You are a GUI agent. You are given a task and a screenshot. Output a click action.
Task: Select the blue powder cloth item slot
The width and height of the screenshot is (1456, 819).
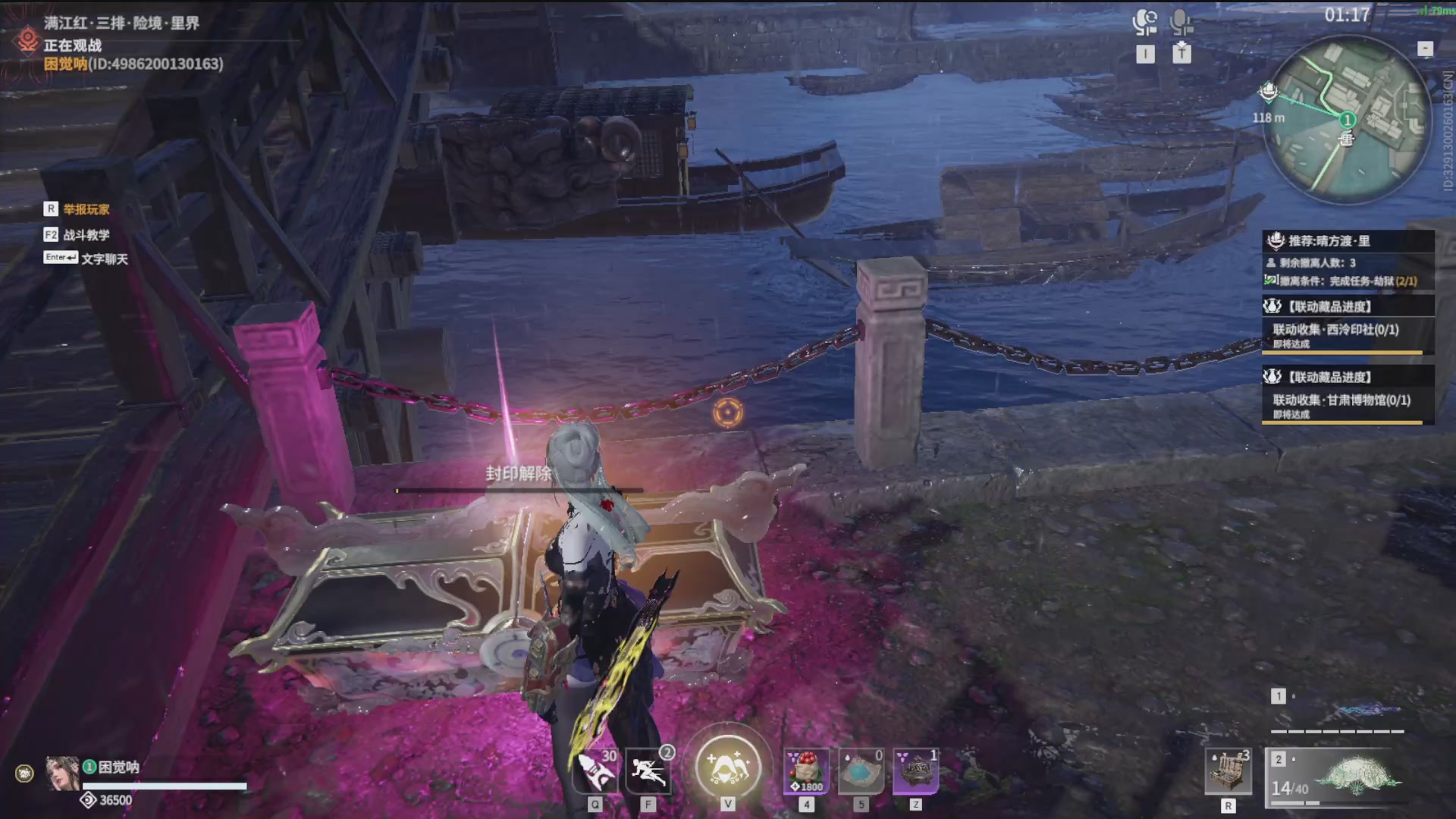coord(861,770)
